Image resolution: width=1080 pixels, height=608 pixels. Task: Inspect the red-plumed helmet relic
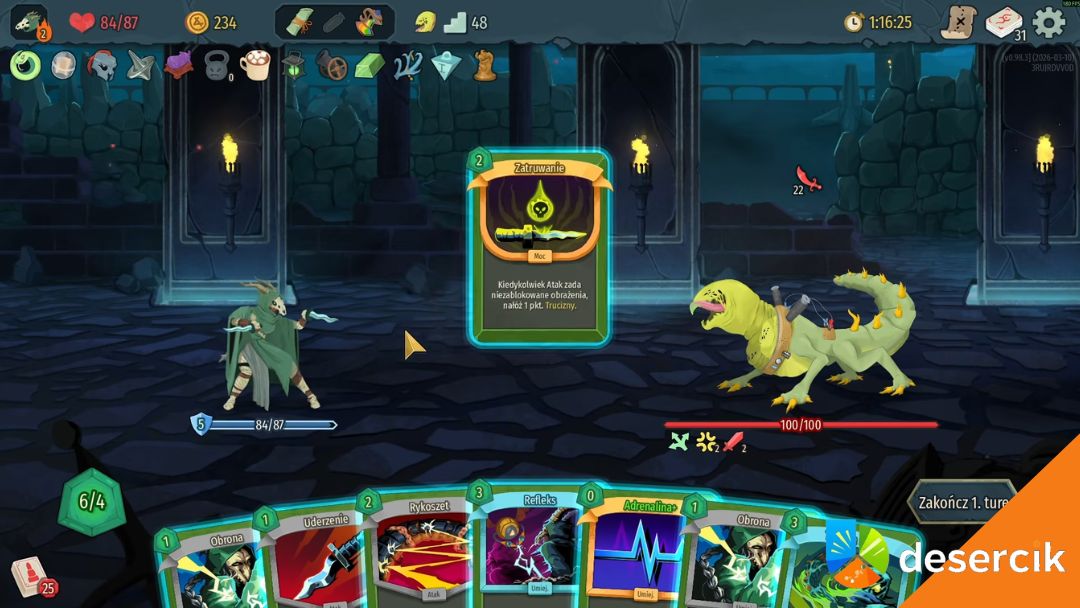click(x=100, y=66)
